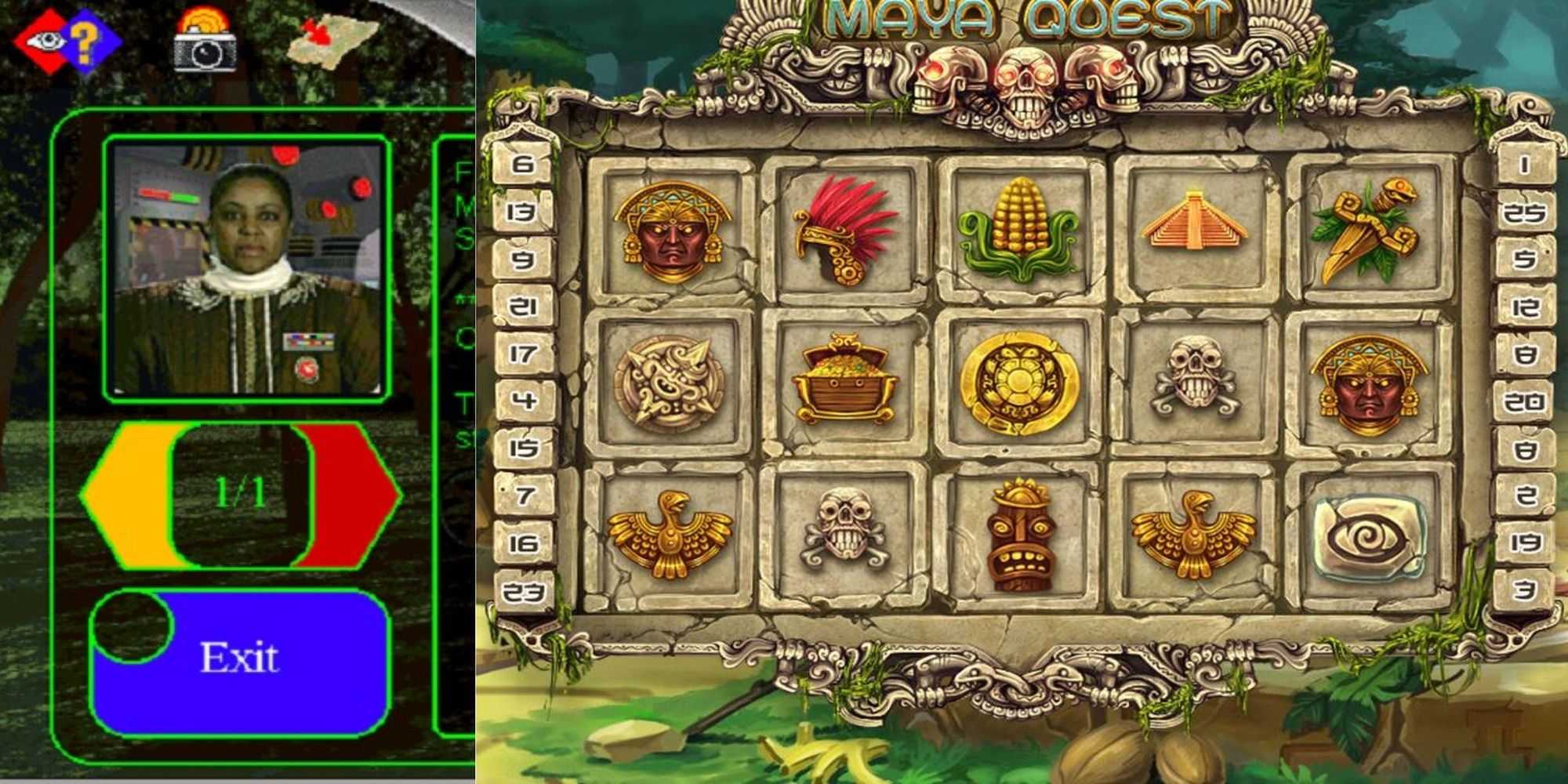Select payline 19 stone button
This screenshot has width=1568, height=784.
[1524, 543]
